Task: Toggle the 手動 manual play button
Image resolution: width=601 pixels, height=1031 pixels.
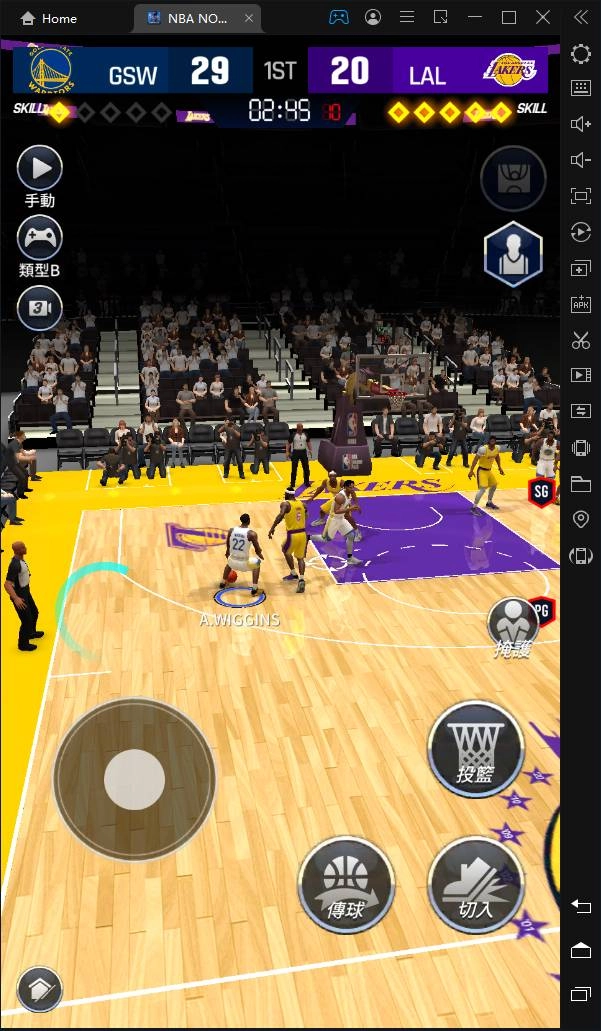Action: (x=40, y=168)
